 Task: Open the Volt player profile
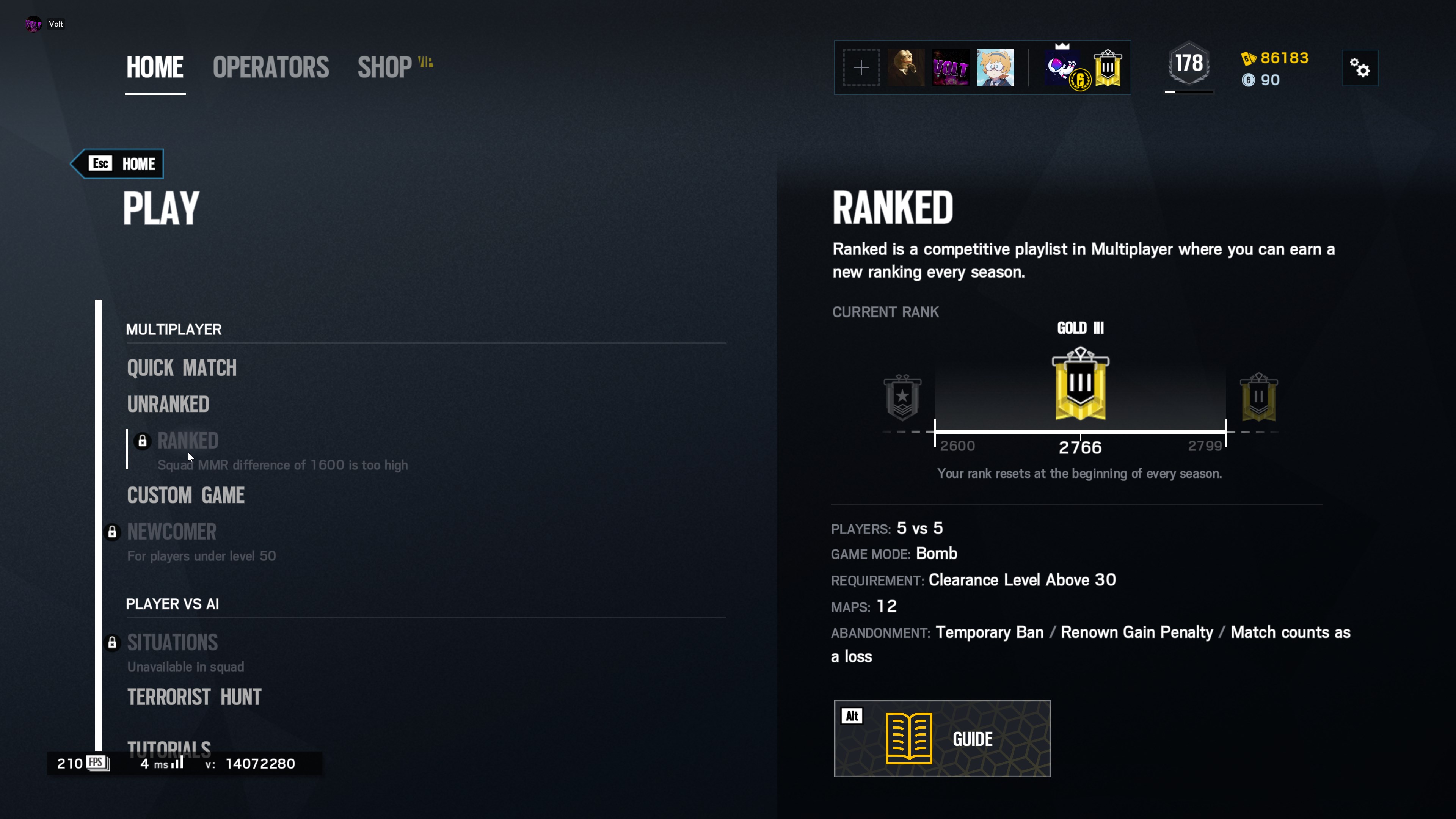point(45,24)
